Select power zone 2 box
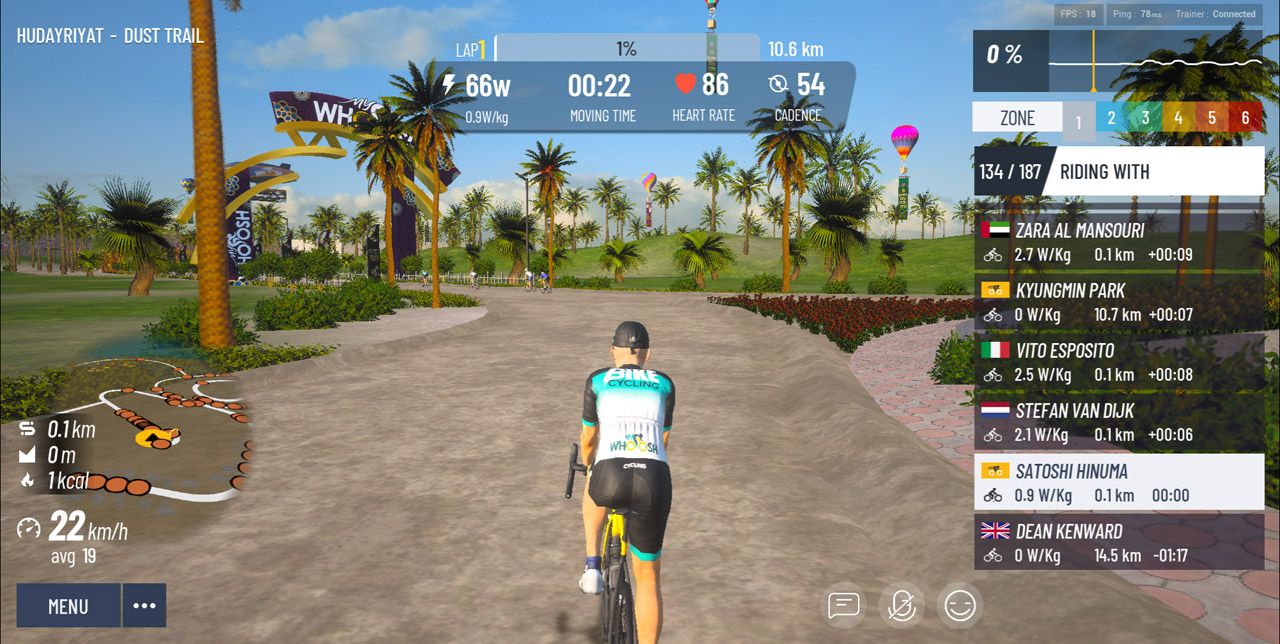The image size is (1280, 644). click(1111, 117)
